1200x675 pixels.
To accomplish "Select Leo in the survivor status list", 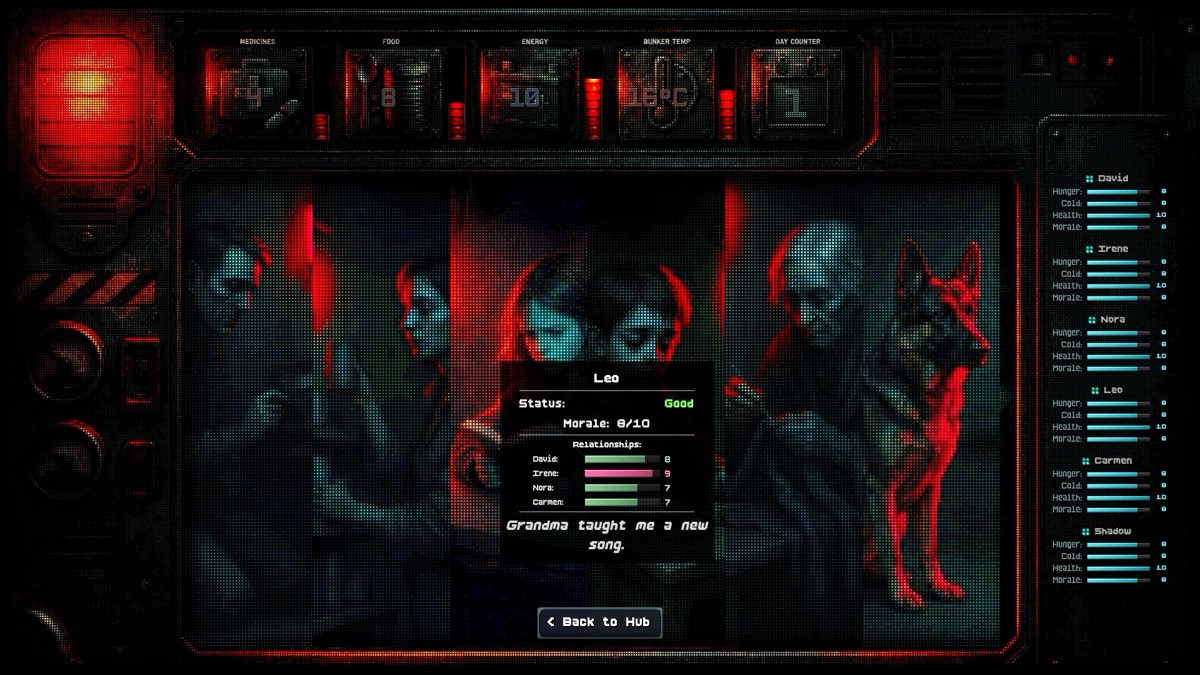I will tap(1112, 390).
